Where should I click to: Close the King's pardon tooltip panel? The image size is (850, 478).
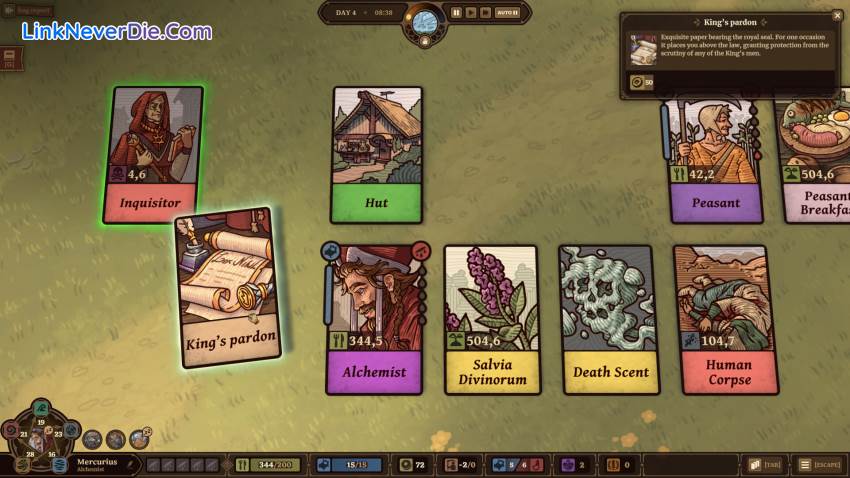point(838,16)
